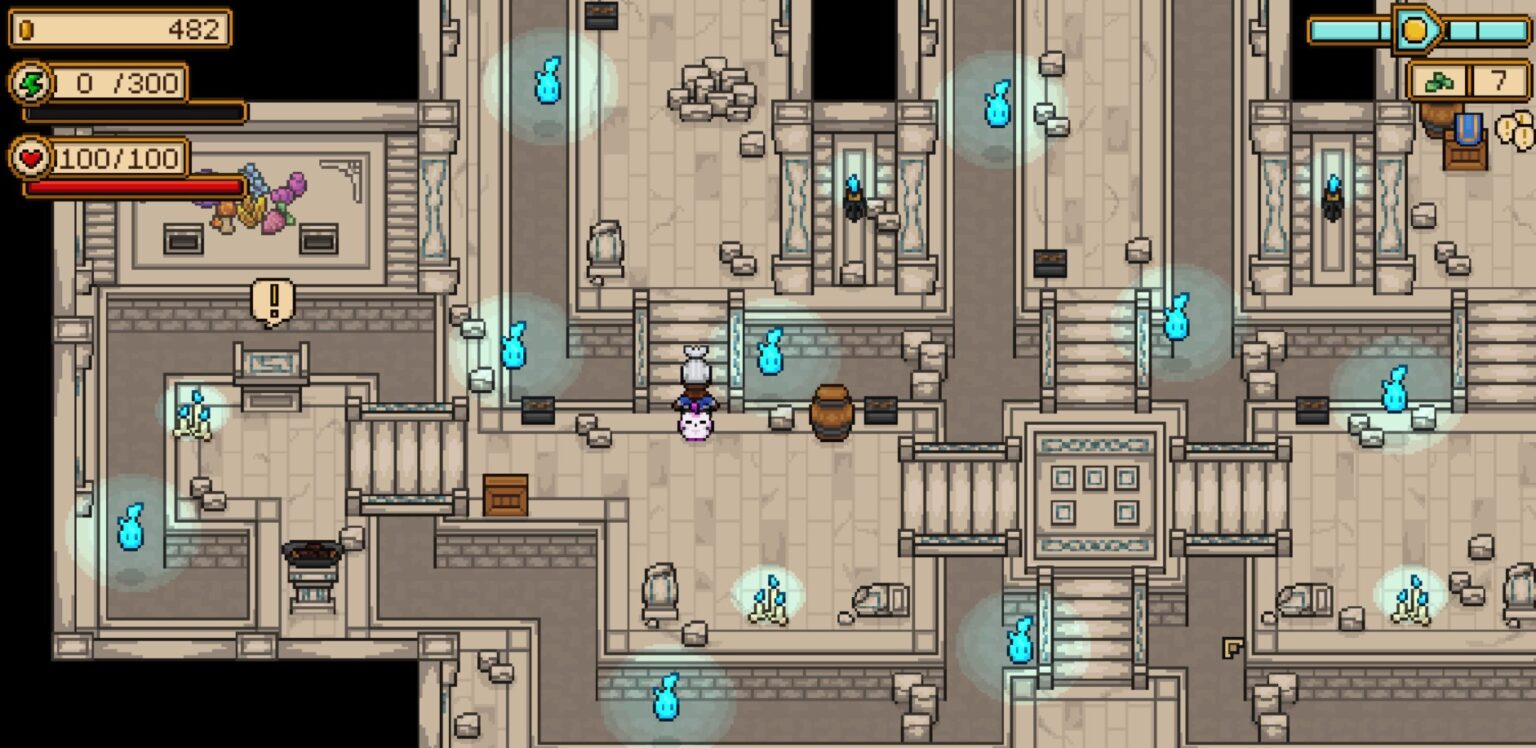Select the green energy icon beside 0/300
This screenshot has height=748, width=1536.
(30, 84)
